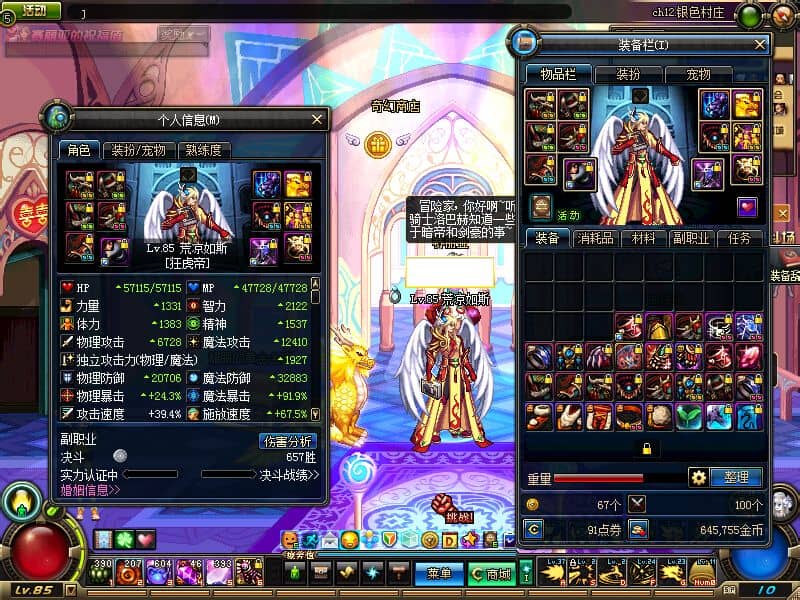Open the 材料 materials category

coord(641,238)
